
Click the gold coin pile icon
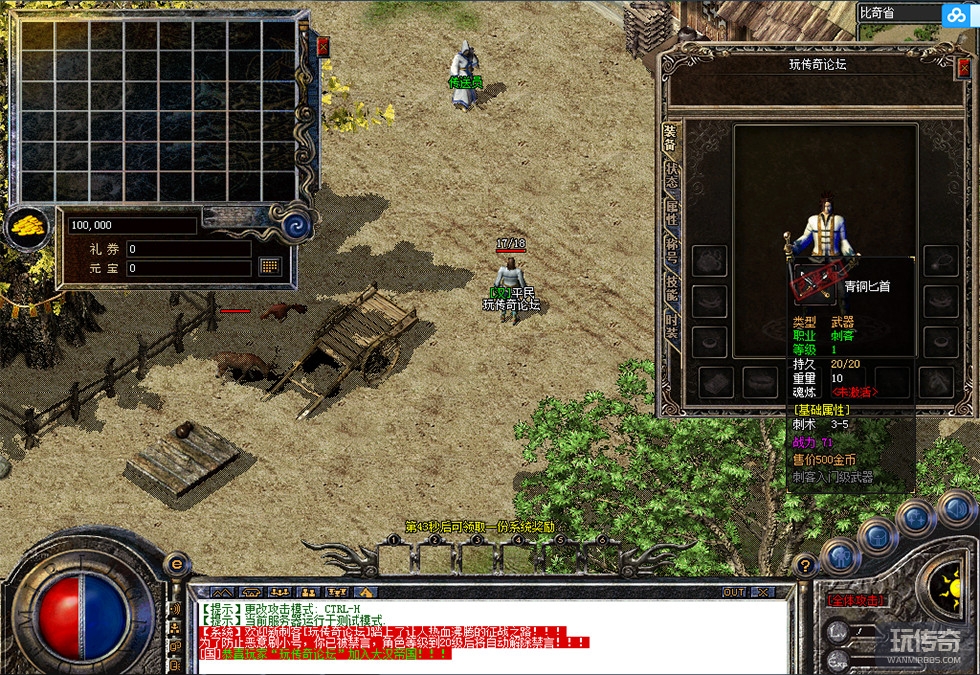point(27,228)
